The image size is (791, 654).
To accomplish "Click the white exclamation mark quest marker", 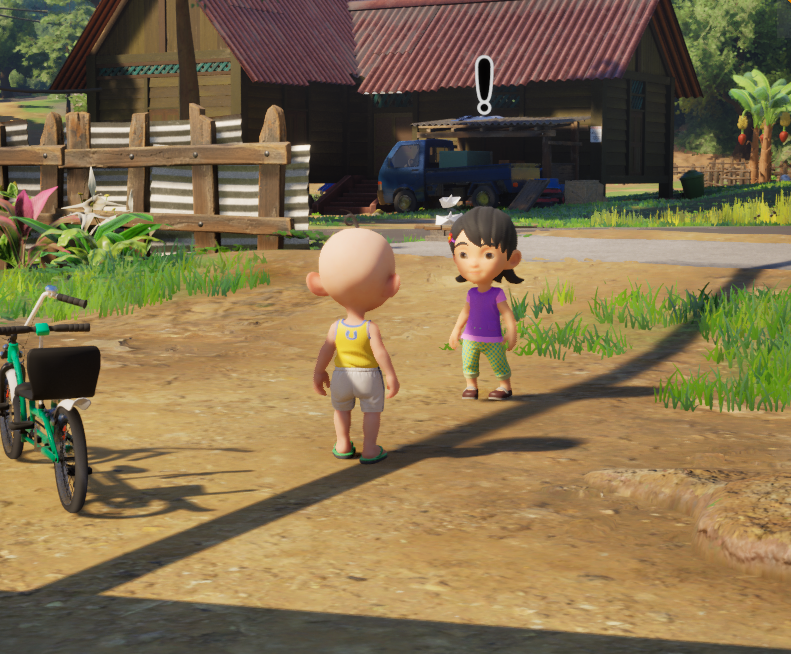I will (x=484, y=84).
